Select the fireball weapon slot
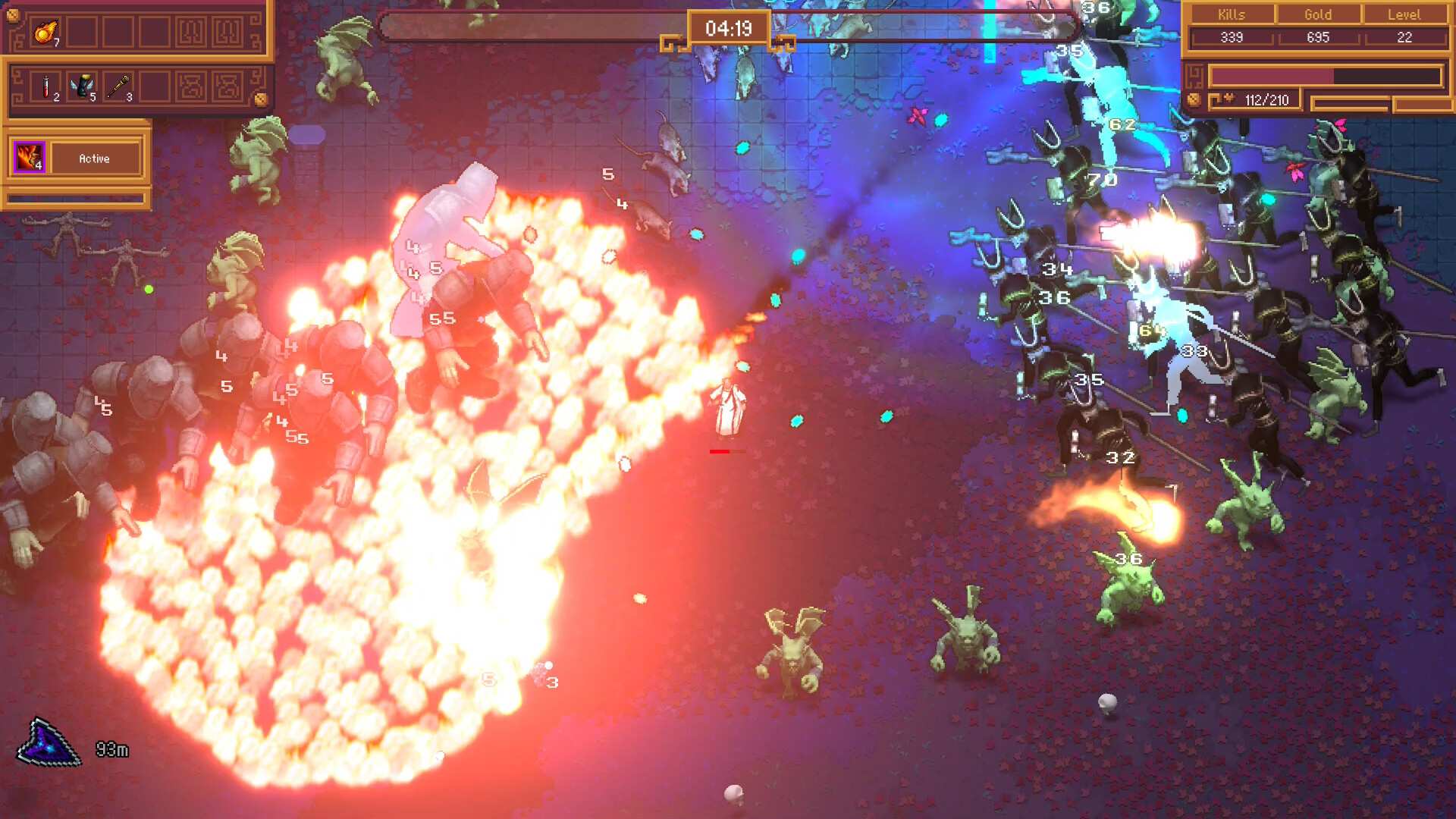Screen dimensions: 1456x819 click(x=45, y=33)
